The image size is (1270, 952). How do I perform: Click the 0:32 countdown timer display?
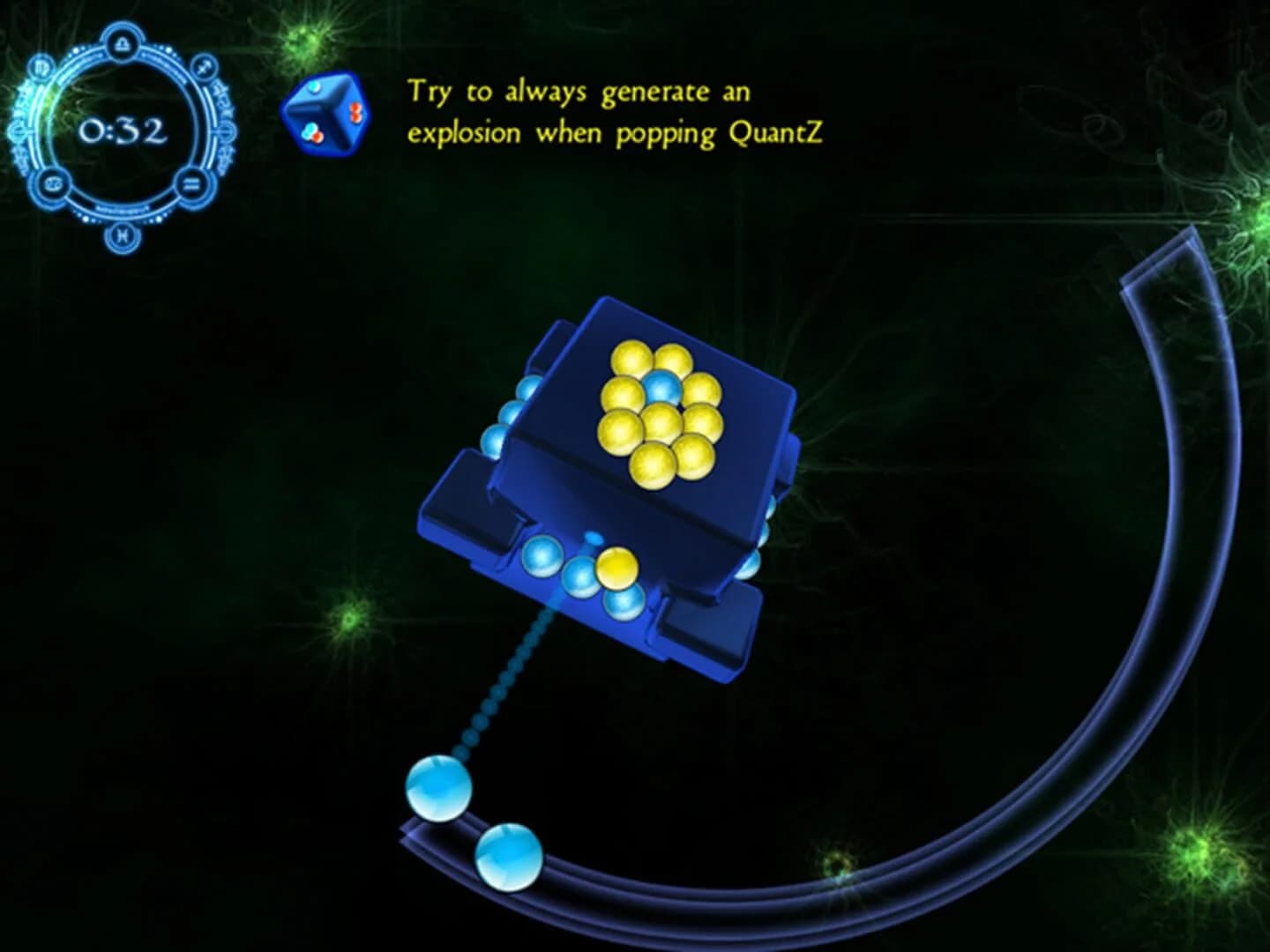pyautogui.click(x=123, y=130)
